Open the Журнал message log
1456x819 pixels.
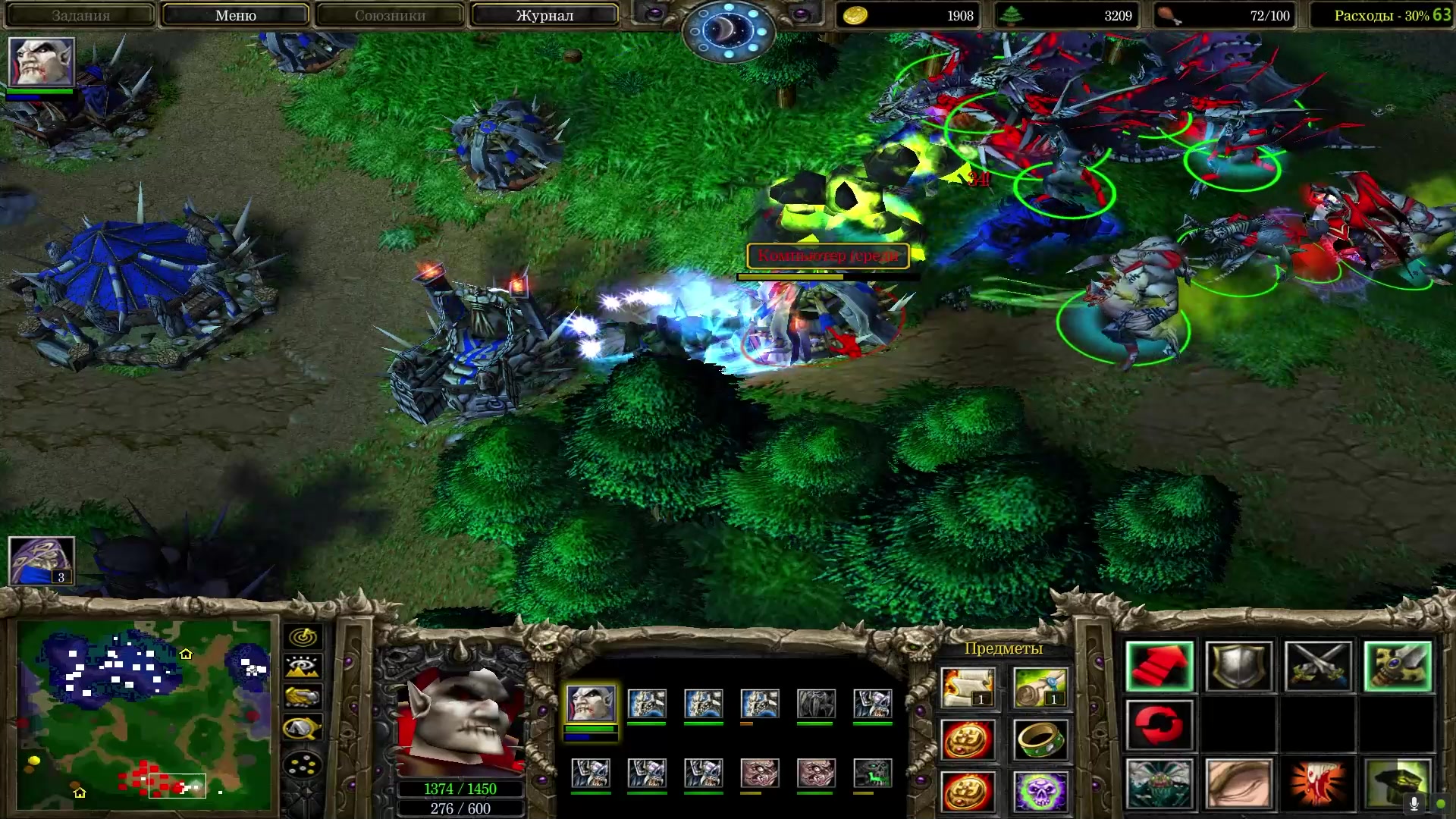[x=543, y=15]
